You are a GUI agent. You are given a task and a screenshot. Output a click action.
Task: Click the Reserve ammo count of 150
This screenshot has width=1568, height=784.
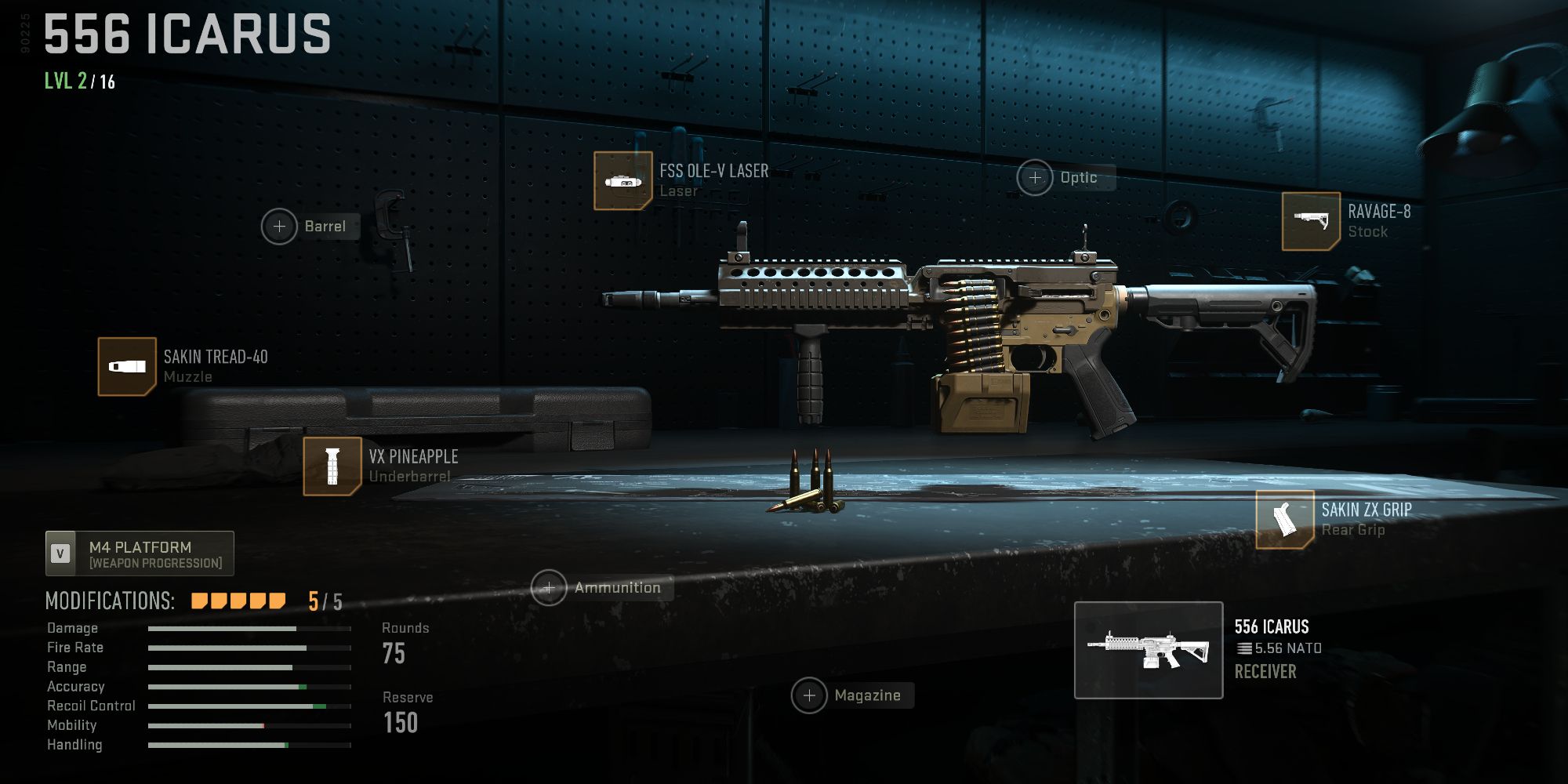pos(401,722)
